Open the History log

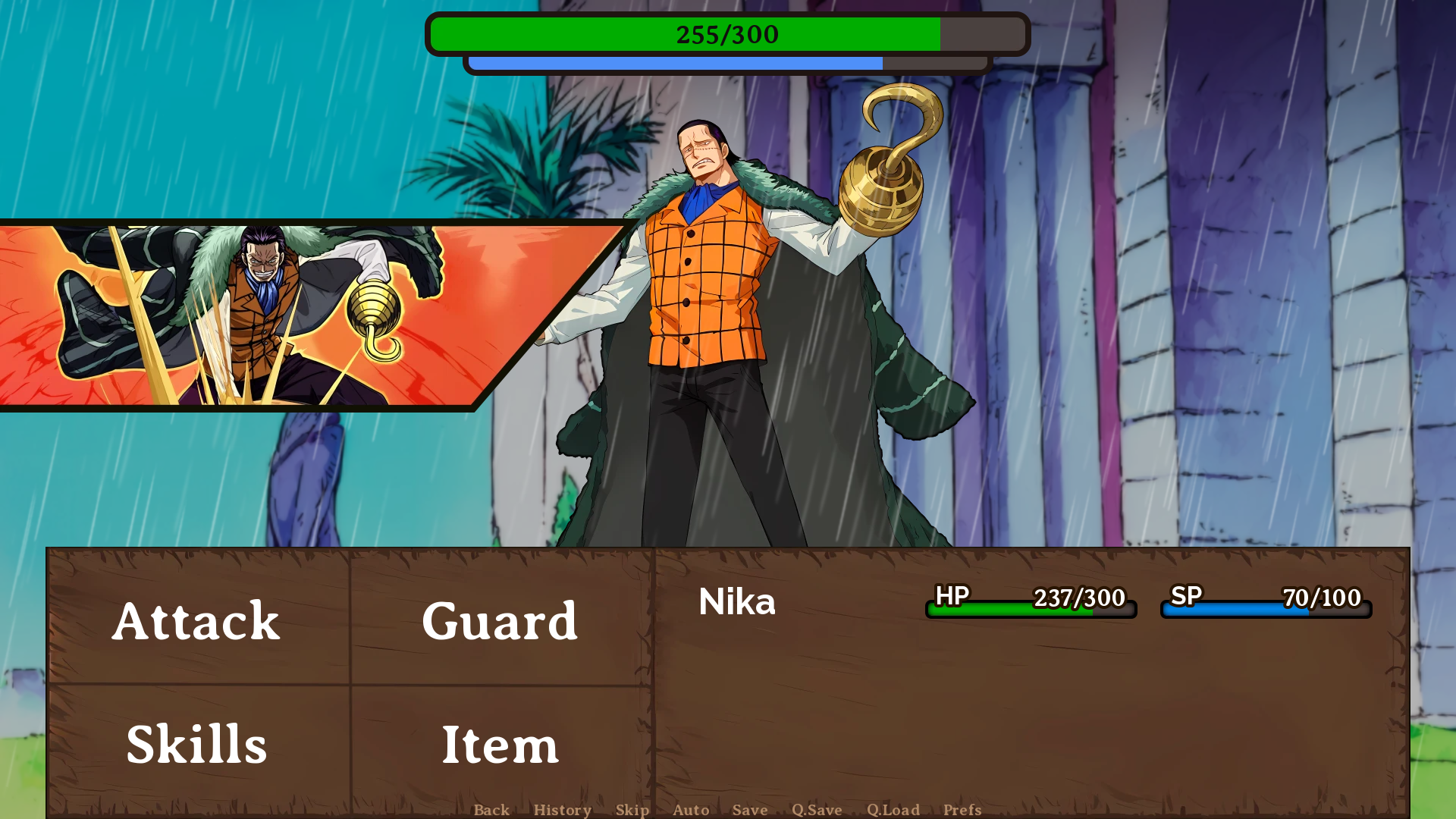[x=563, y=810]
